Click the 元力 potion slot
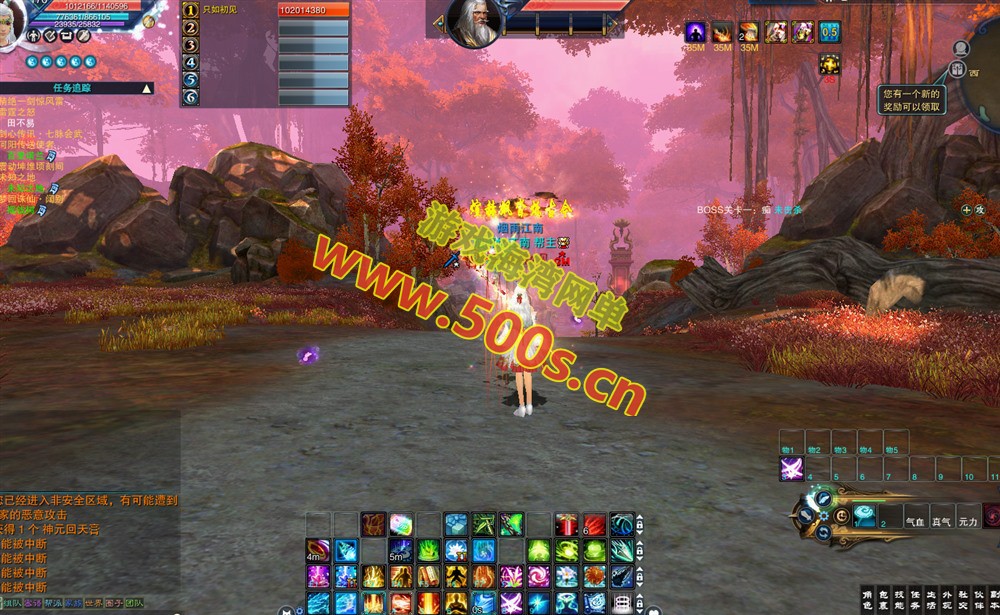The image size is (1000, 615). 968,520
